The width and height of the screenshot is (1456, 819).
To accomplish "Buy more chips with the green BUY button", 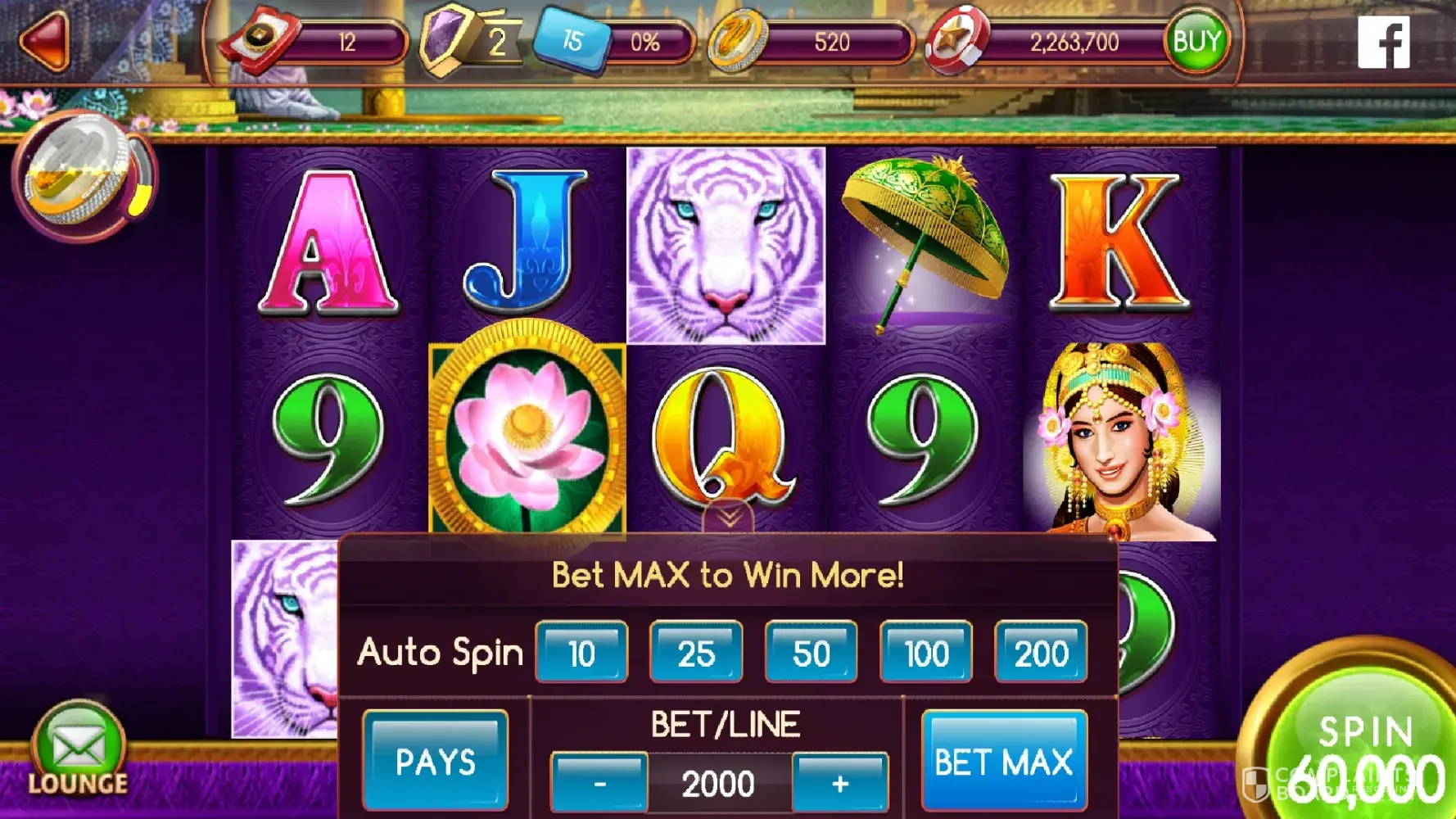I will [1196, 41].
